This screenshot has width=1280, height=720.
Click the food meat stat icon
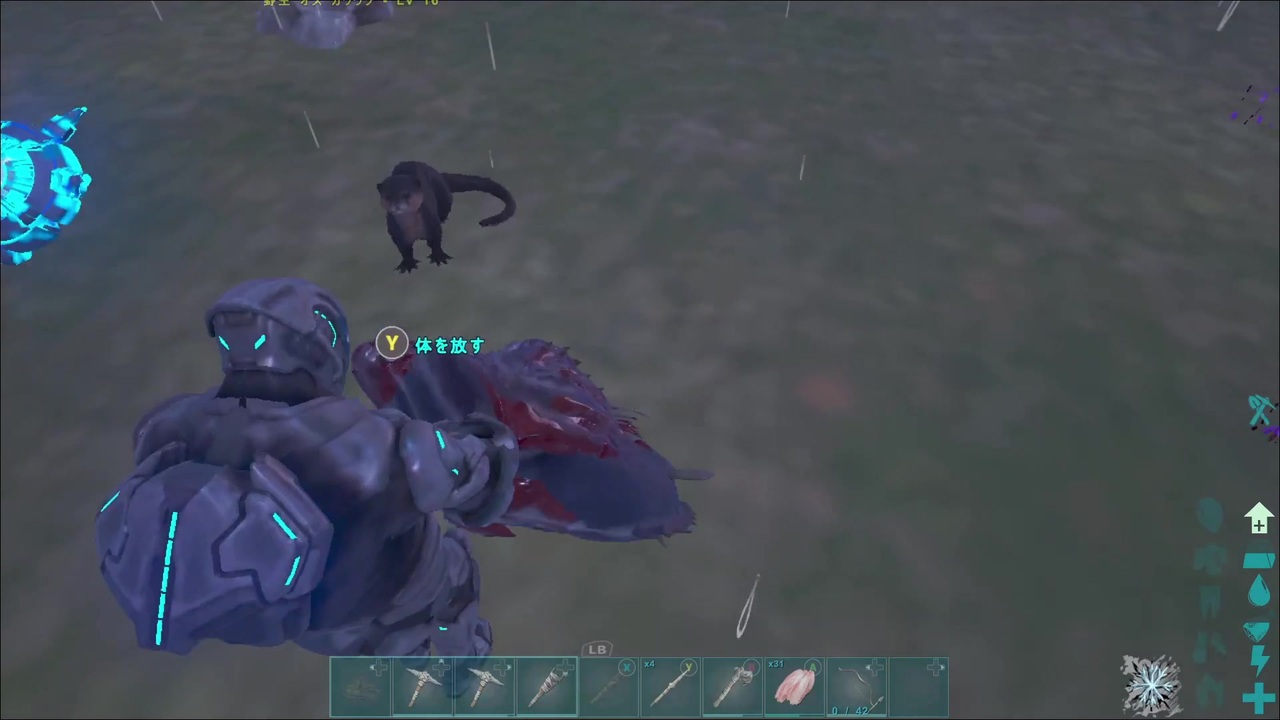[x=1258, y=630]
